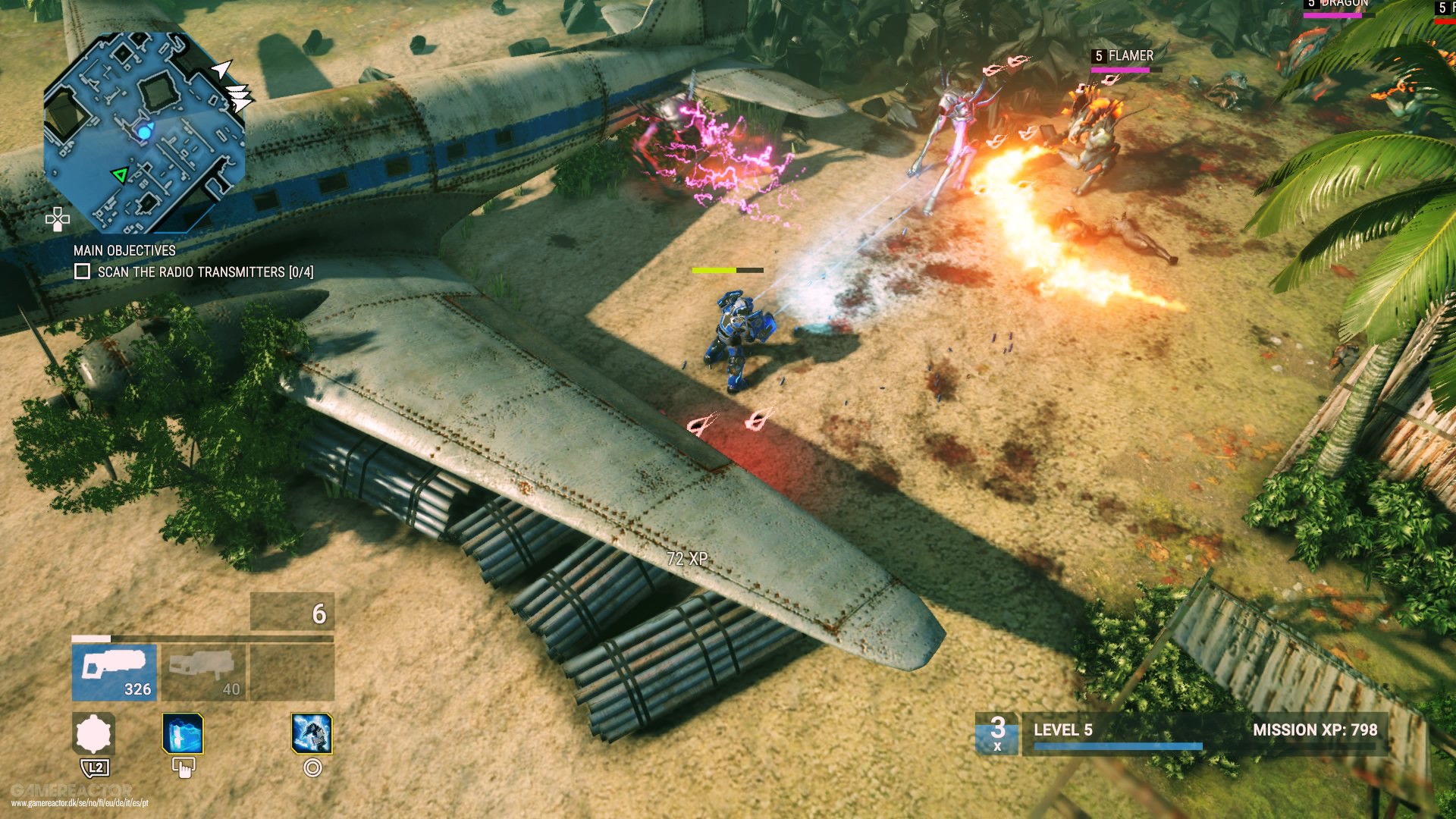
Task: Expand the Main Objectives panel
Action: 125,252
